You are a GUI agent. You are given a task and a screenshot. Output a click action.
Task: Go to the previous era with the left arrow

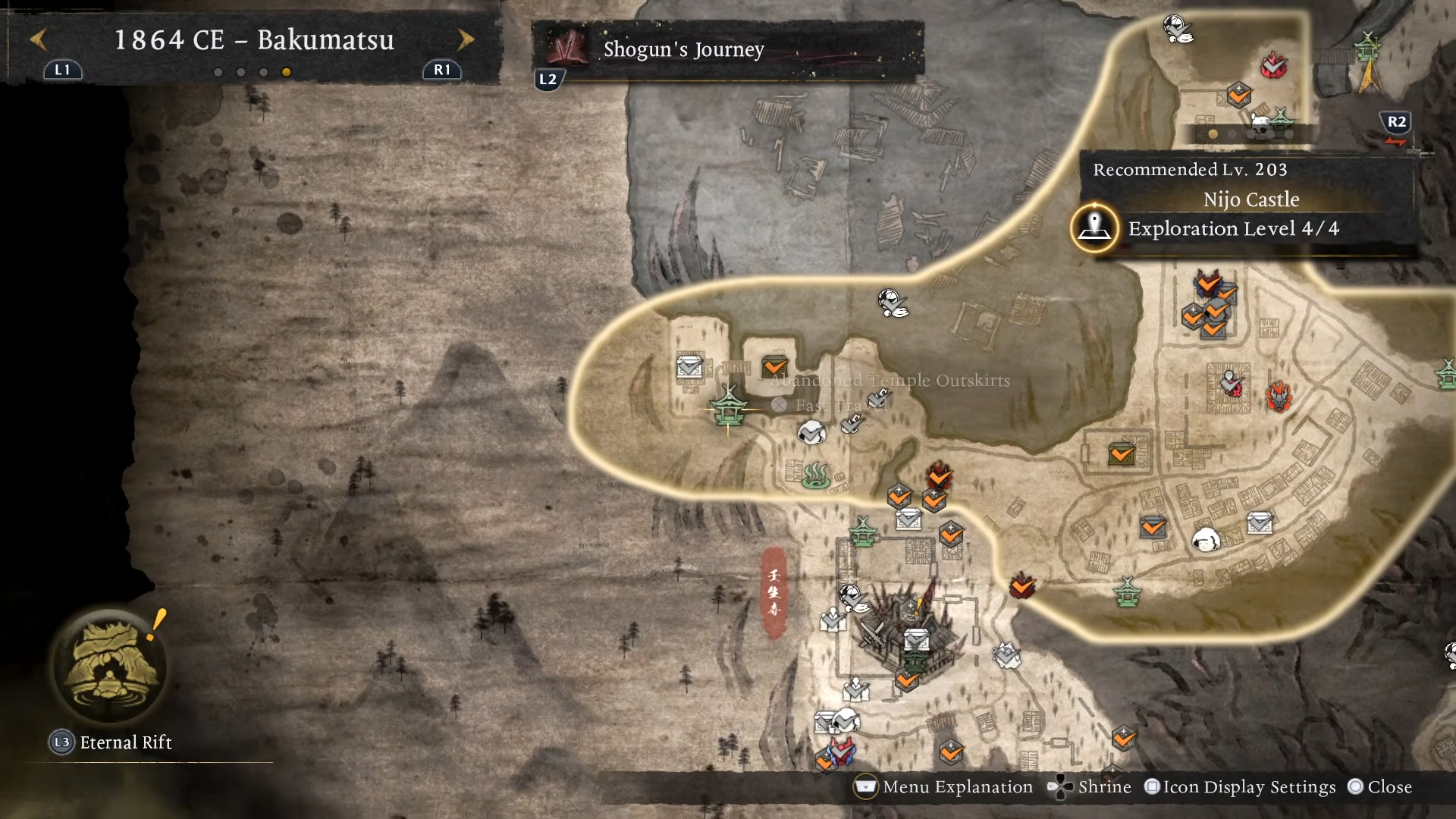(x=39, y=39)
